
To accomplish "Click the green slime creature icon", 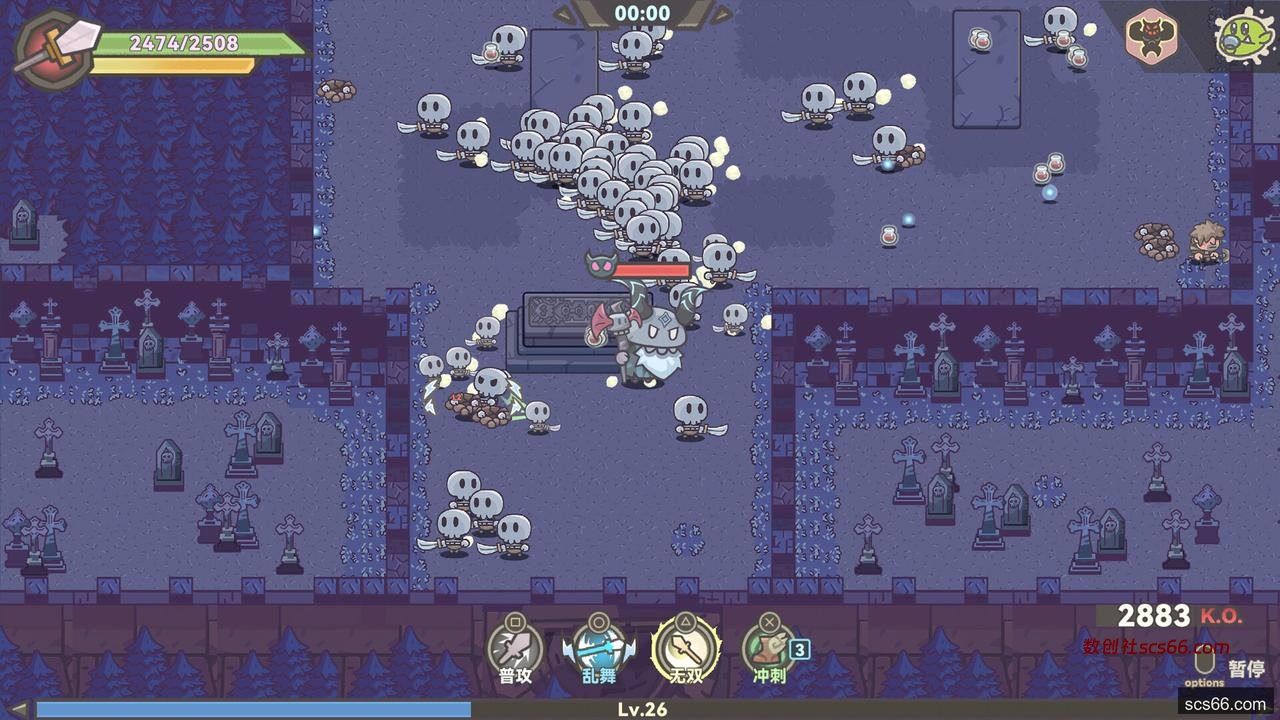I will [1241, 36].
